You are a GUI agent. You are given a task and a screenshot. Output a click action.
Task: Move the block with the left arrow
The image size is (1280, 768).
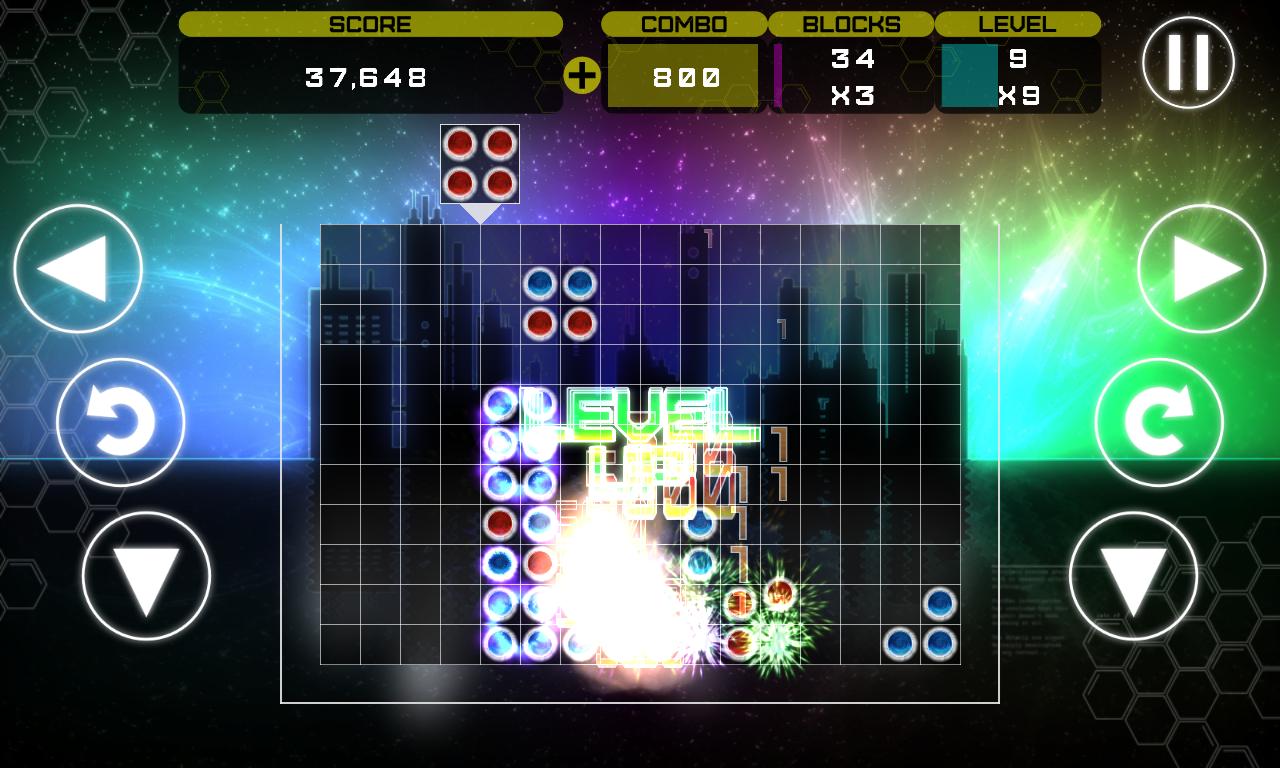[78, 269]
